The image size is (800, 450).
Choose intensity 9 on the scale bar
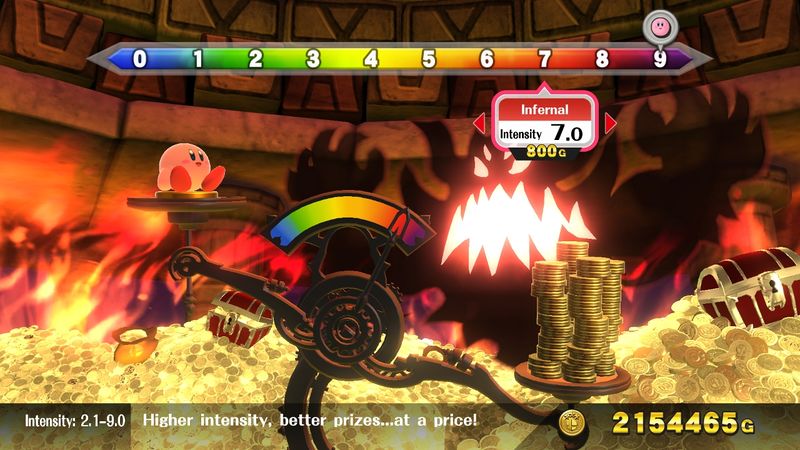click(x=660, y=58)
